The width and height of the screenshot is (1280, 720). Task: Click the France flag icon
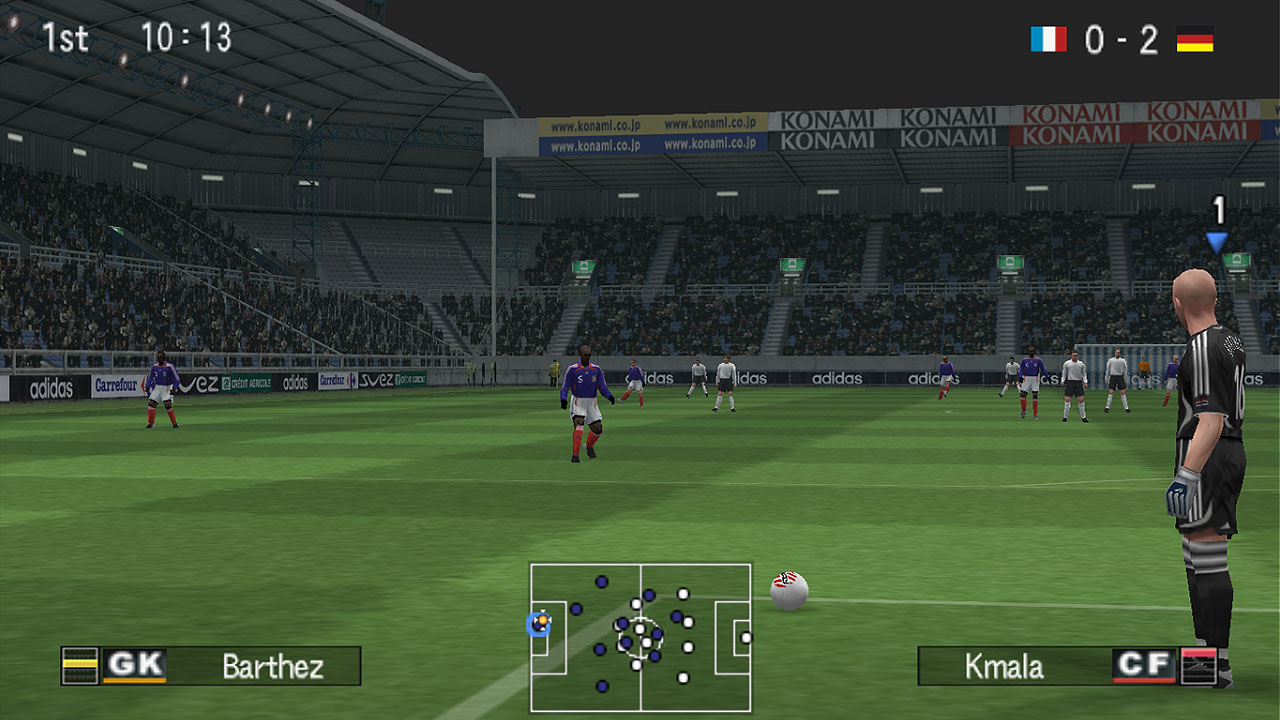1048,39
